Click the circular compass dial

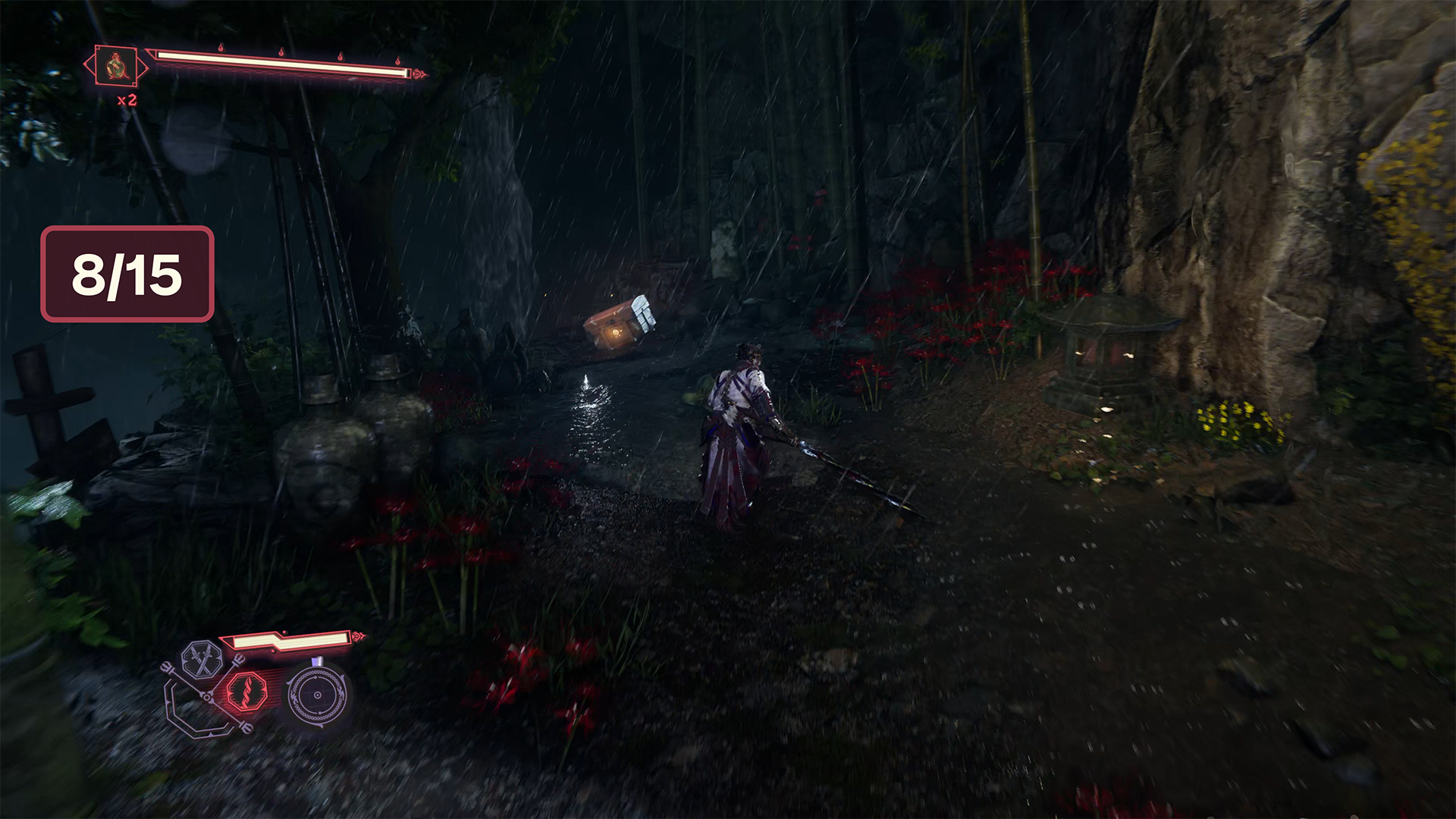click(x=317, y=695)
